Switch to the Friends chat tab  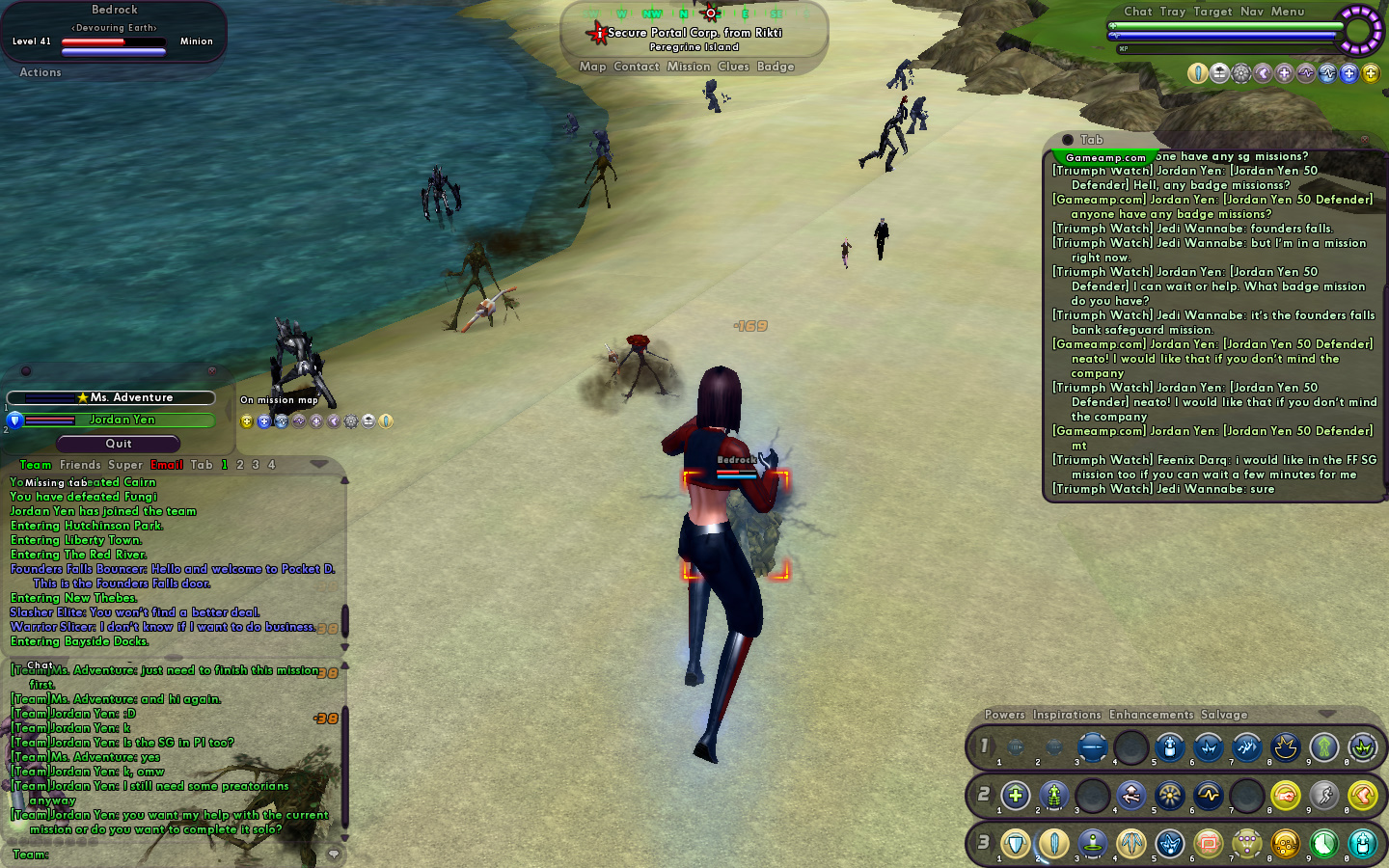pos(80,465)
